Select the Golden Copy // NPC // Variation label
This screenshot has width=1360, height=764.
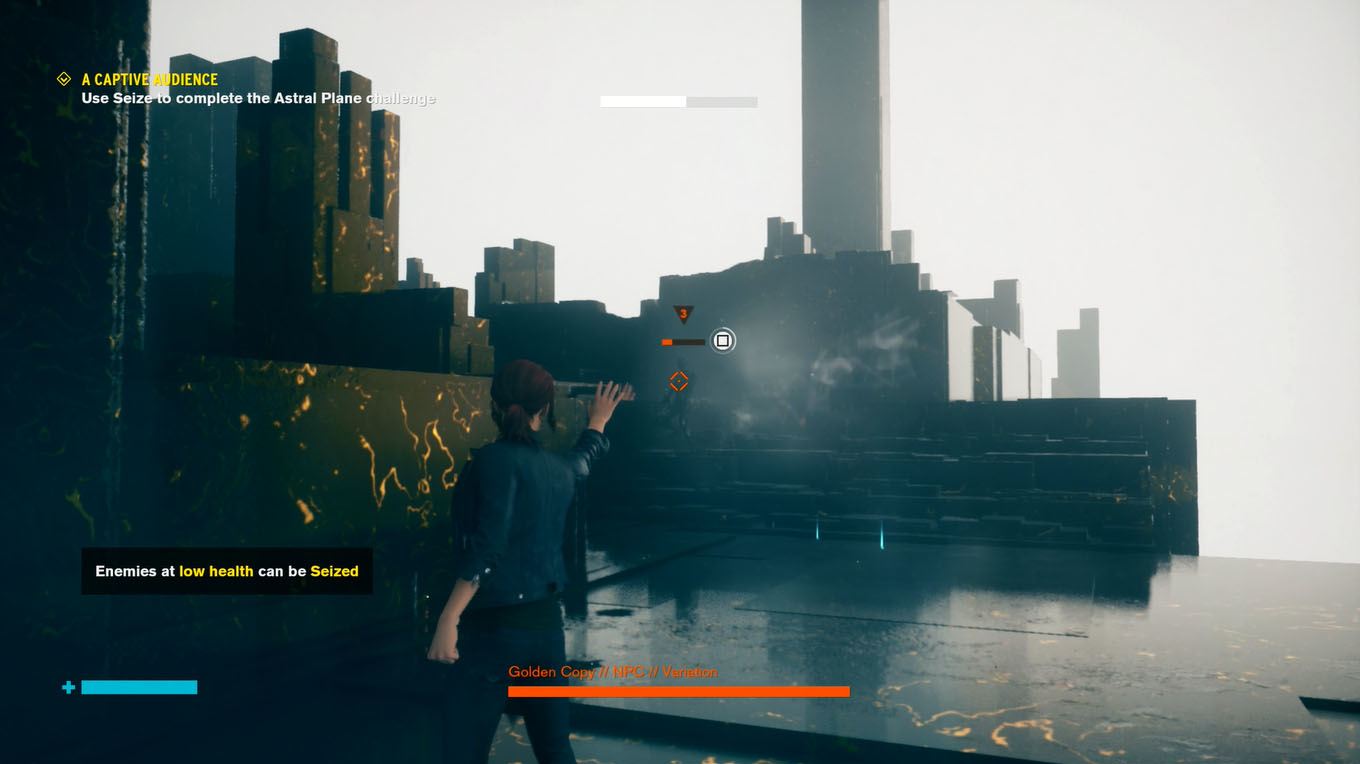coord(613,671)
